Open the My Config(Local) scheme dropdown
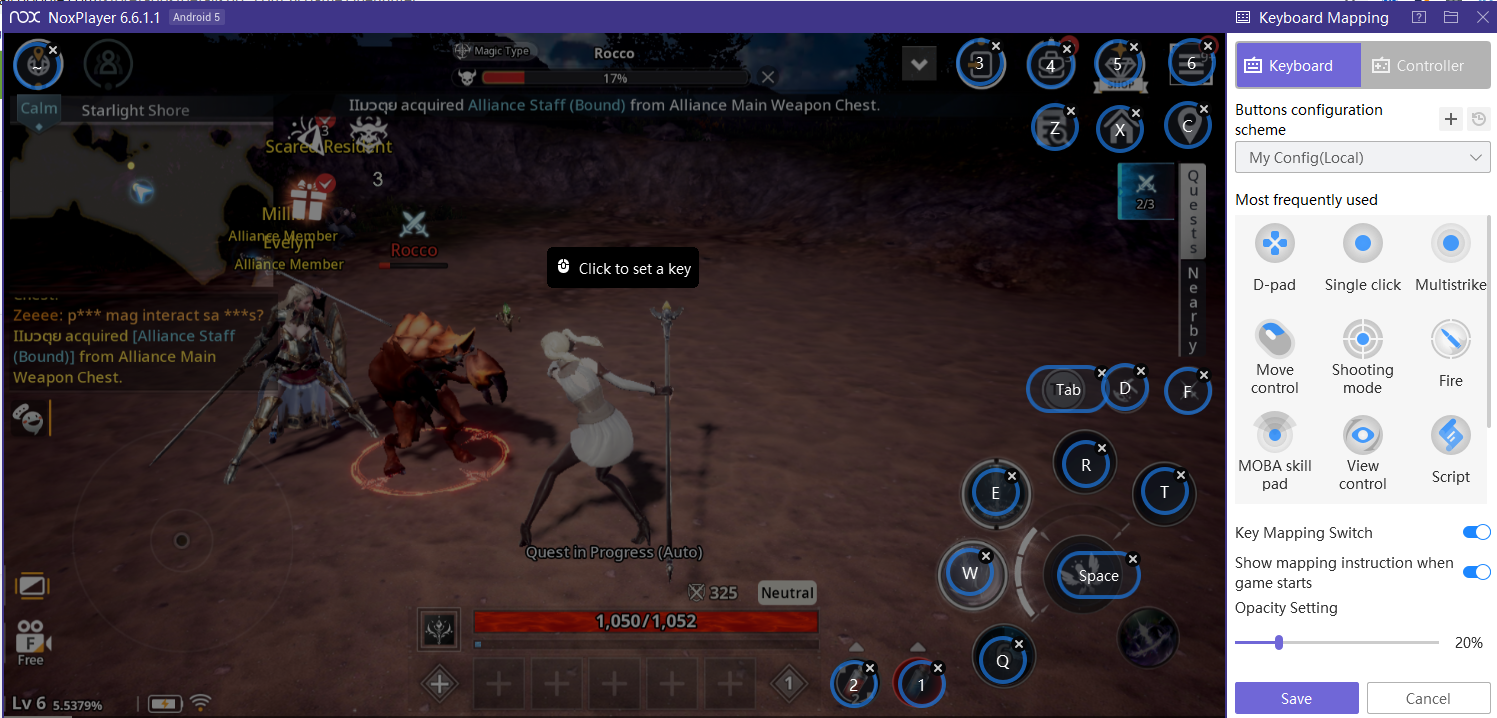Viewport: 1497px width, 718px height. click(1362, 158)
